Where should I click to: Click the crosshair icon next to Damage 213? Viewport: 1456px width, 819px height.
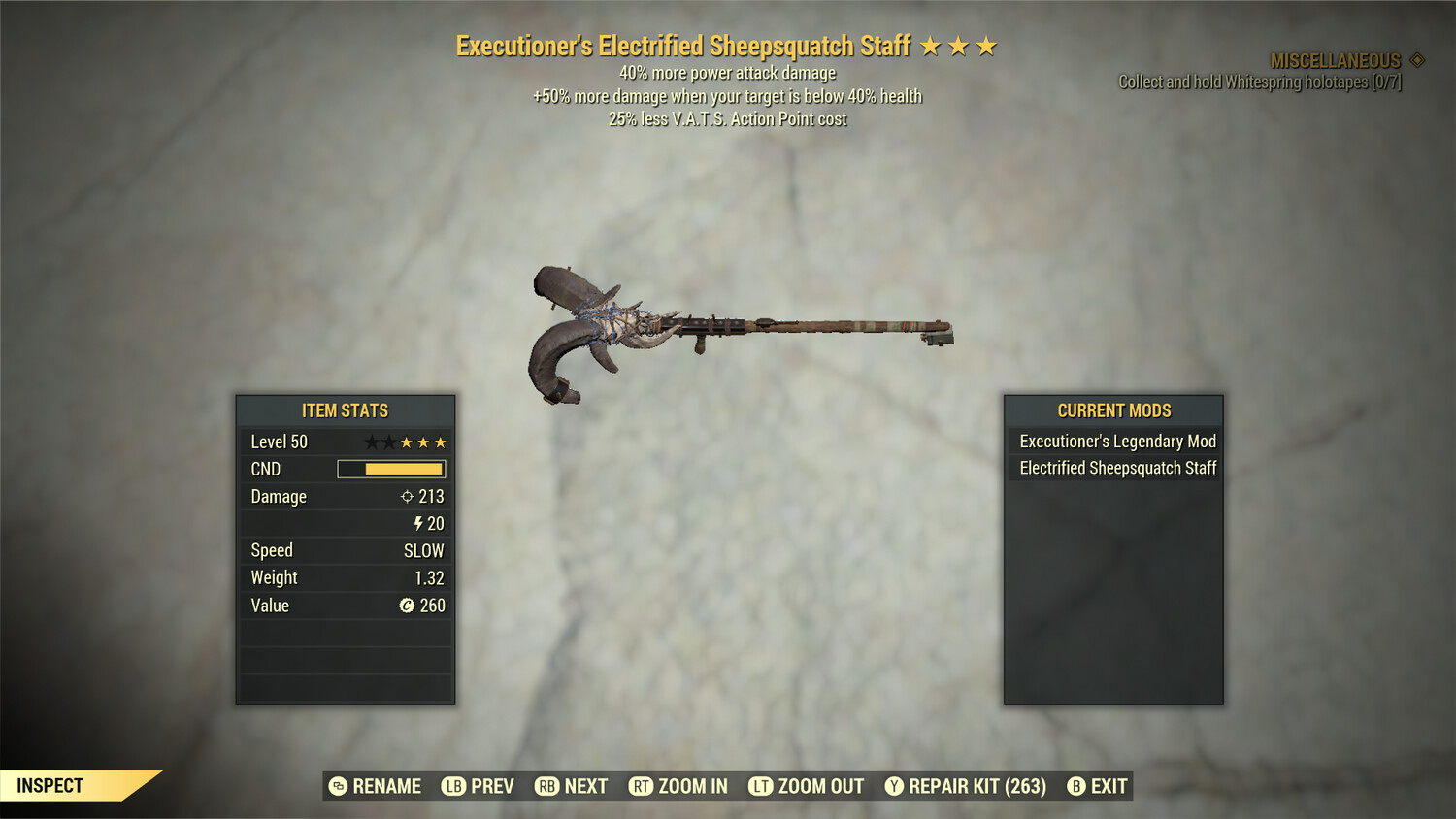[409, 496]
